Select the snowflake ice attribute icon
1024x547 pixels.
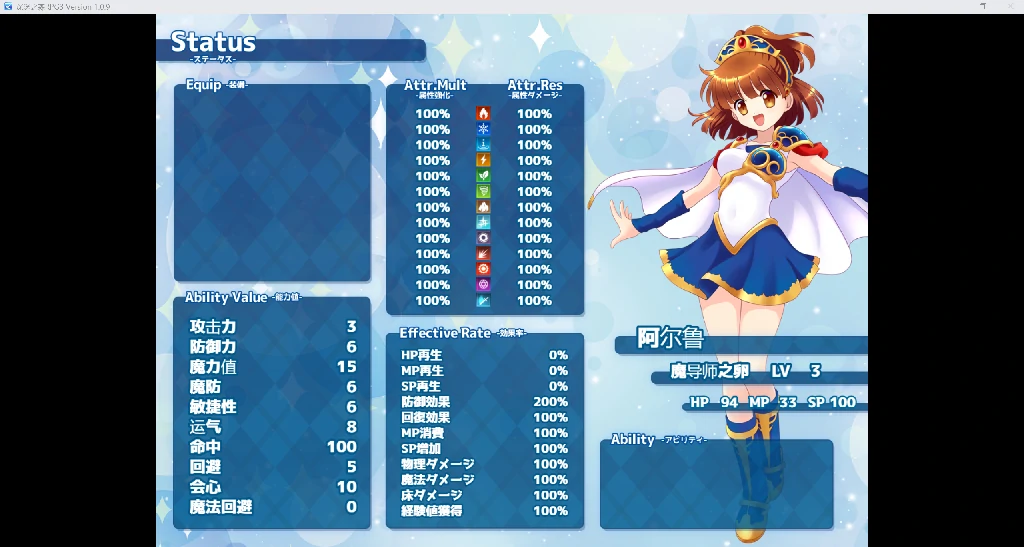[484, 130]
